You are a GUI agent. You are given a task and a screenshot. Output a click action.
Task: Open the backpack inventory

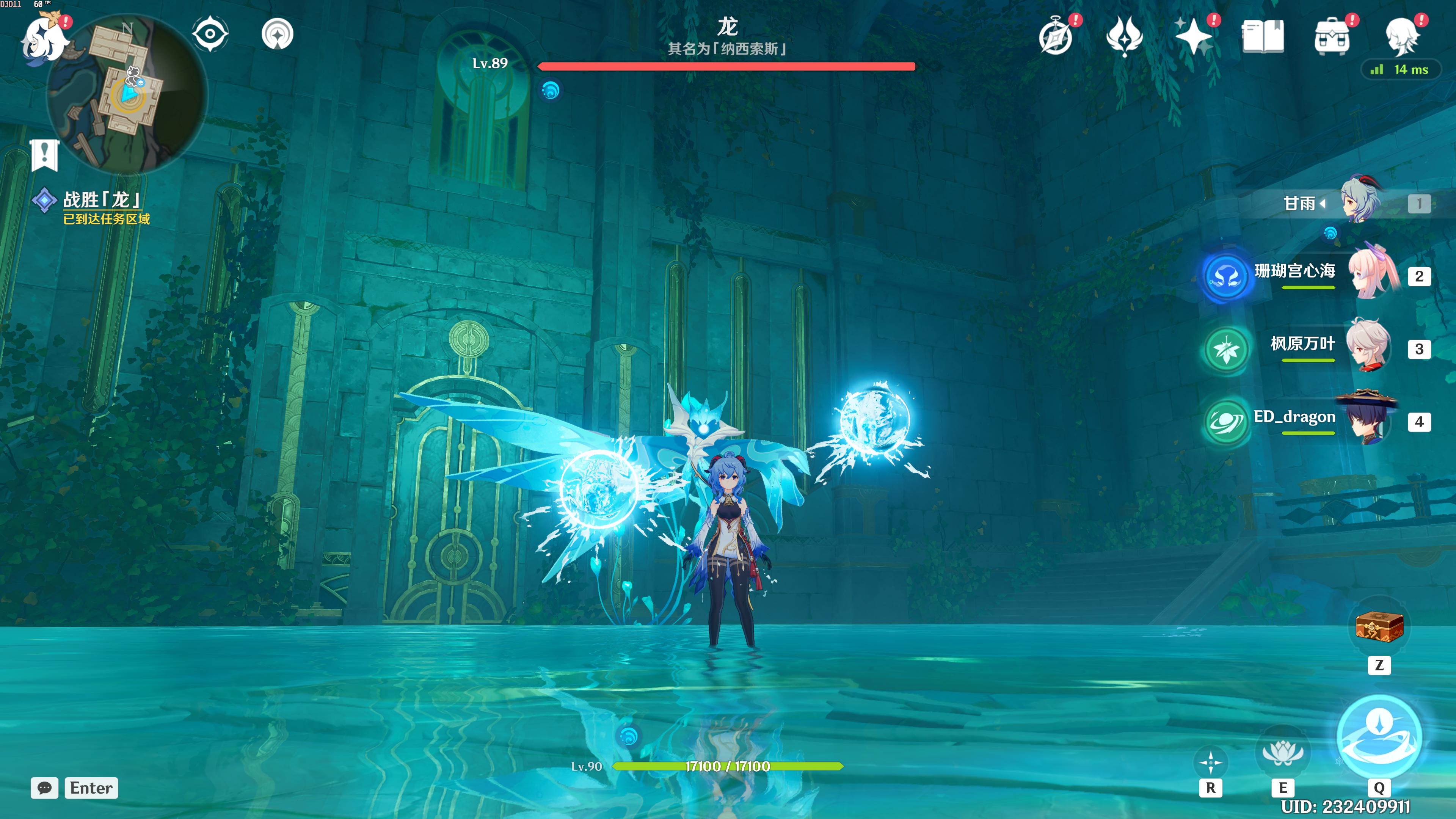(x=1332, y=37)
